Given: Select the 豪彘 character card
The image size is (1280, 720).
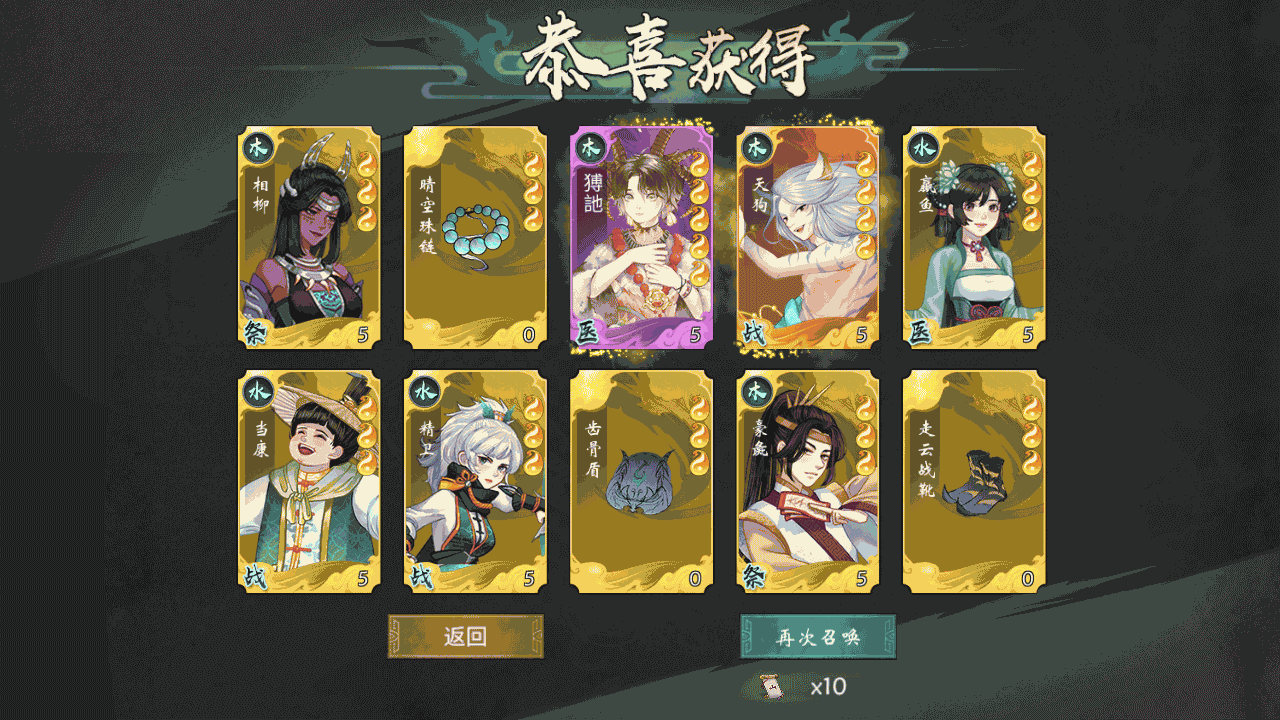Looking at the screenshot, I should click(x=808, y=482).
